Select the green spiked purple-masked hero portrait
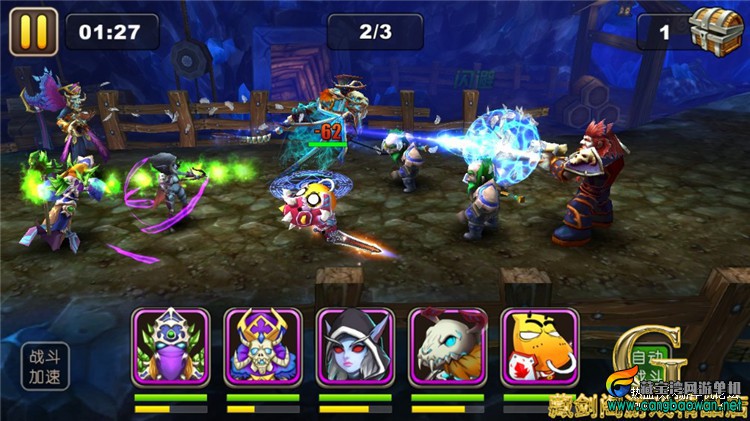This screenshot has width=750, height=421. coord(170,346)
